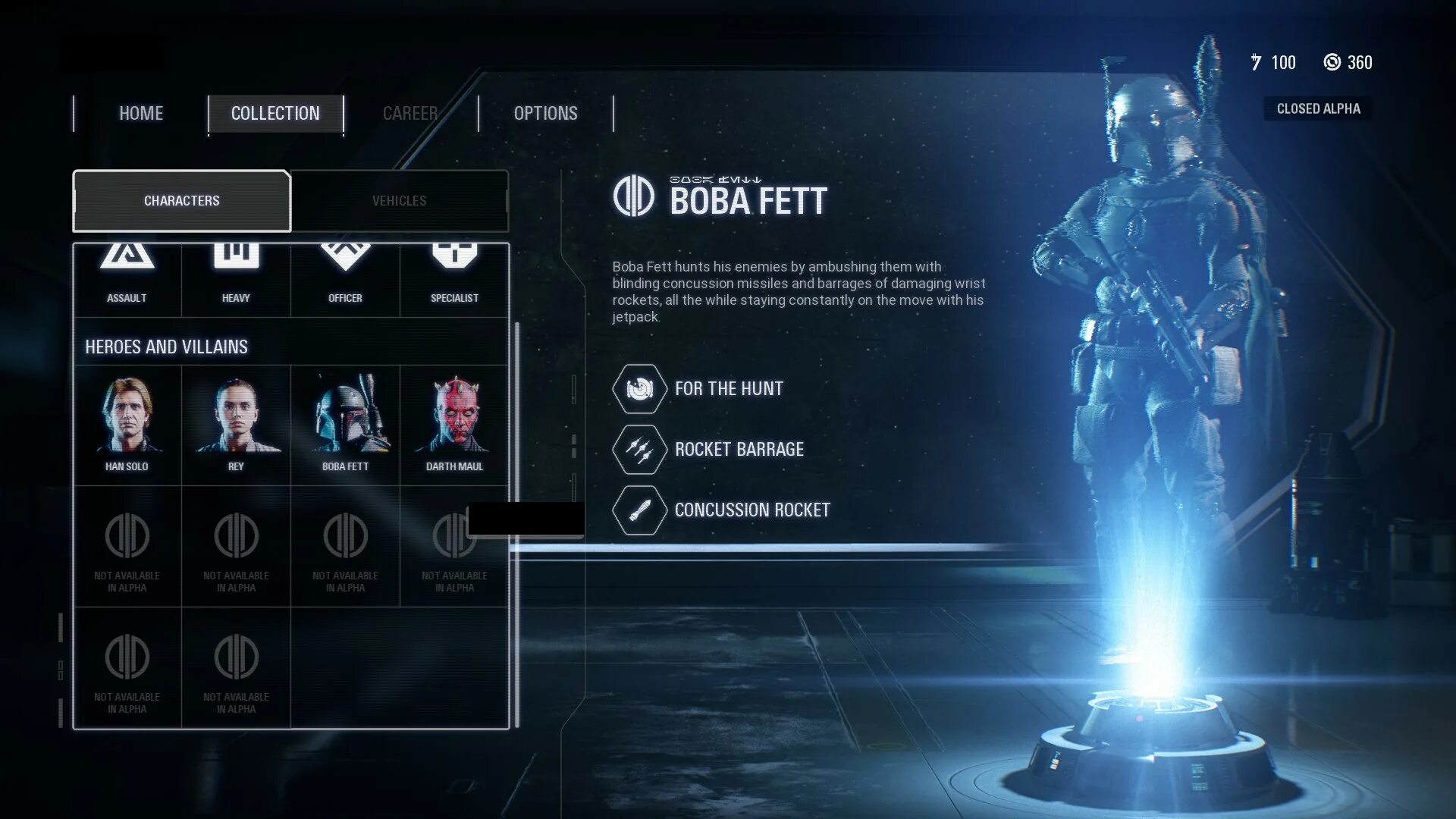Switch to the Vehicles category

(399, 201)
